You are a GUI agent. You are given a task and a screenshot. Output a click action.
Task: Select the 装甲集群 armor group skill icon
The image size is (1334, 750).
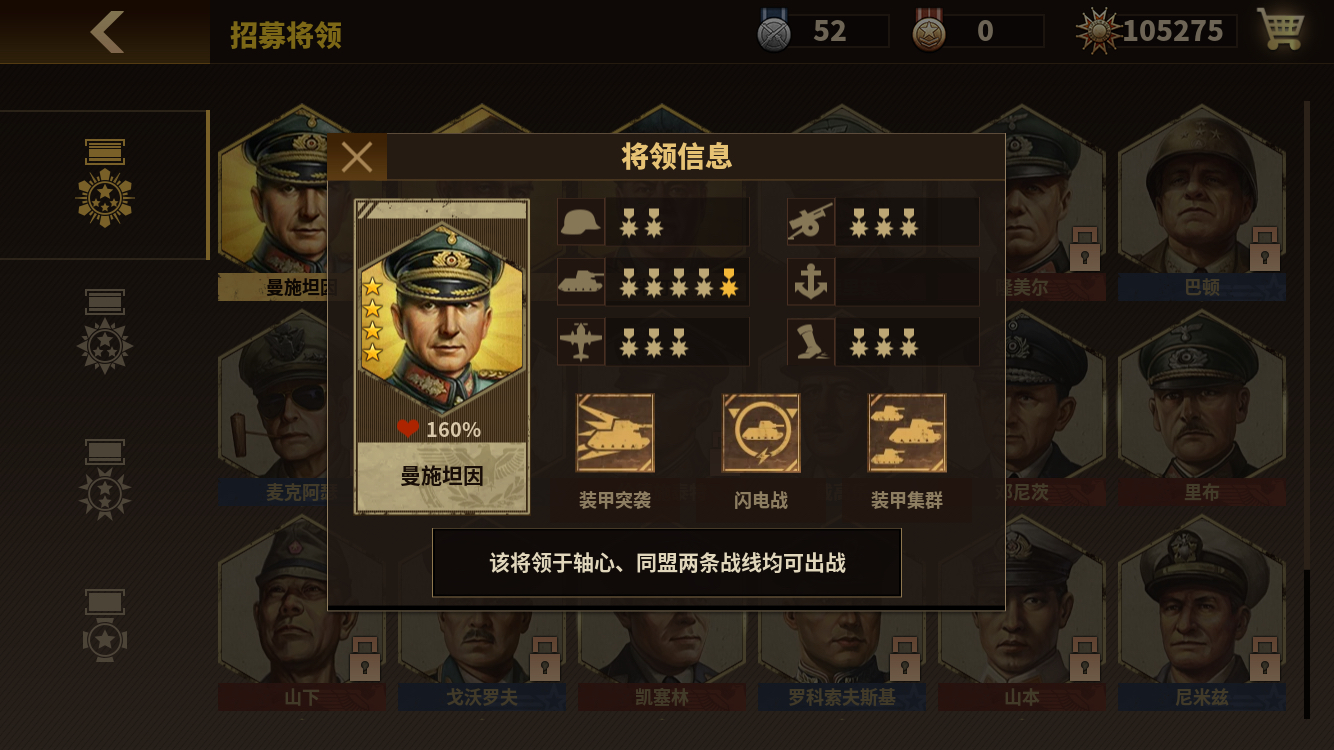point(906,433)
